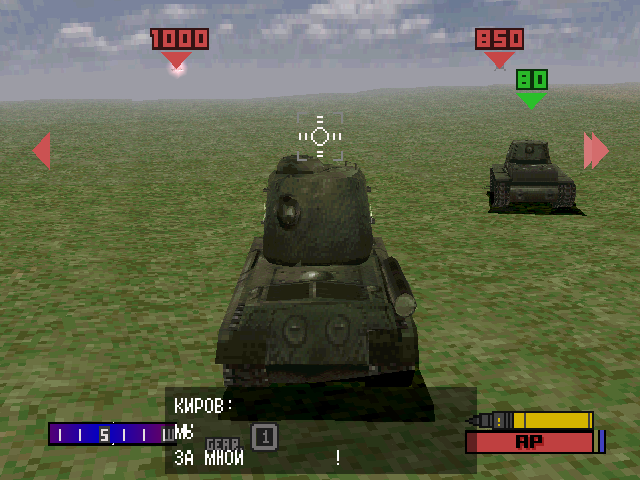Click the gear number 1 box
The image size is (640, 480).
point(263,436)
